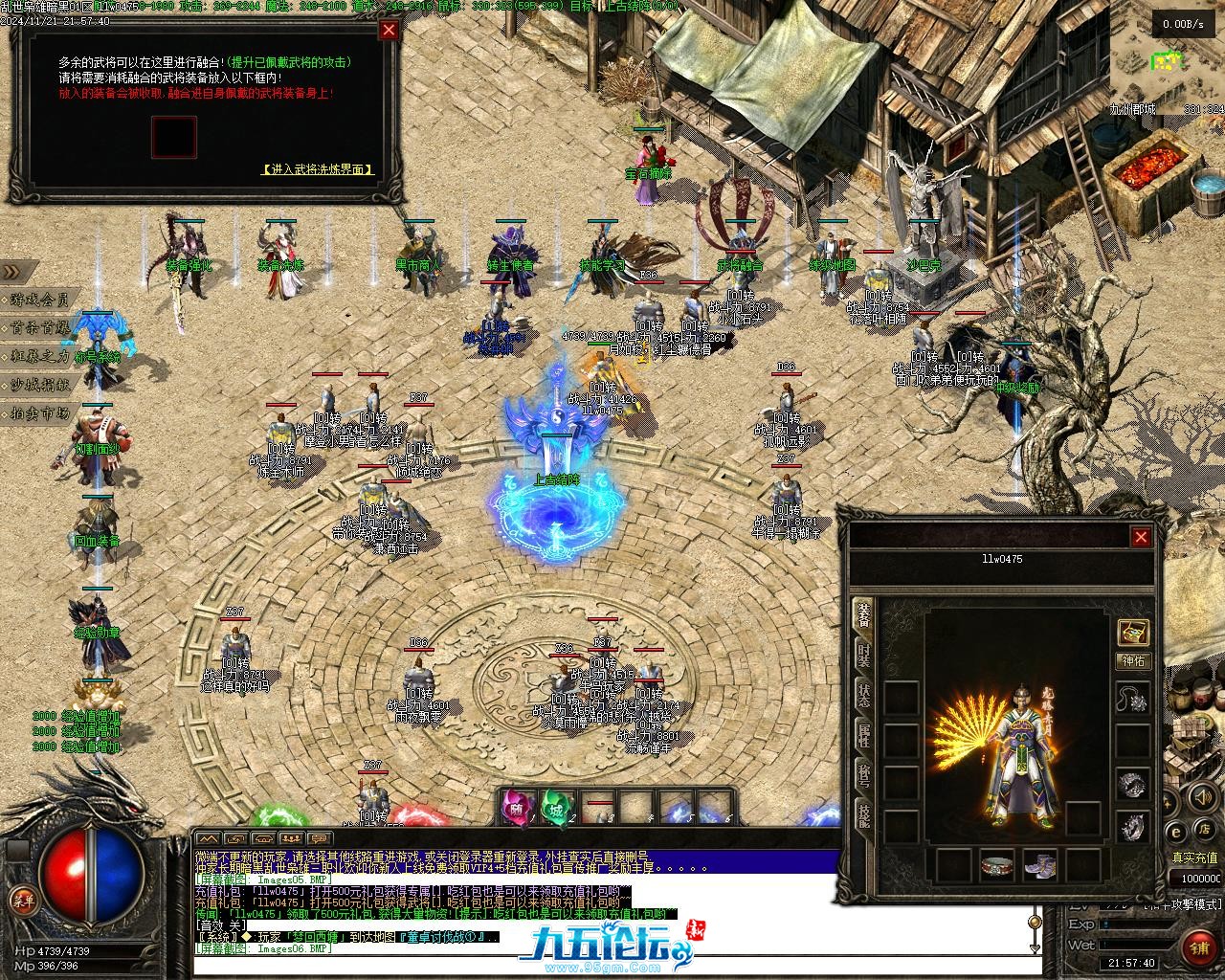This screenshot has height=980, width=1225.
Task: Open the 拍卖市场 auction menu entry
Action: 40,413
